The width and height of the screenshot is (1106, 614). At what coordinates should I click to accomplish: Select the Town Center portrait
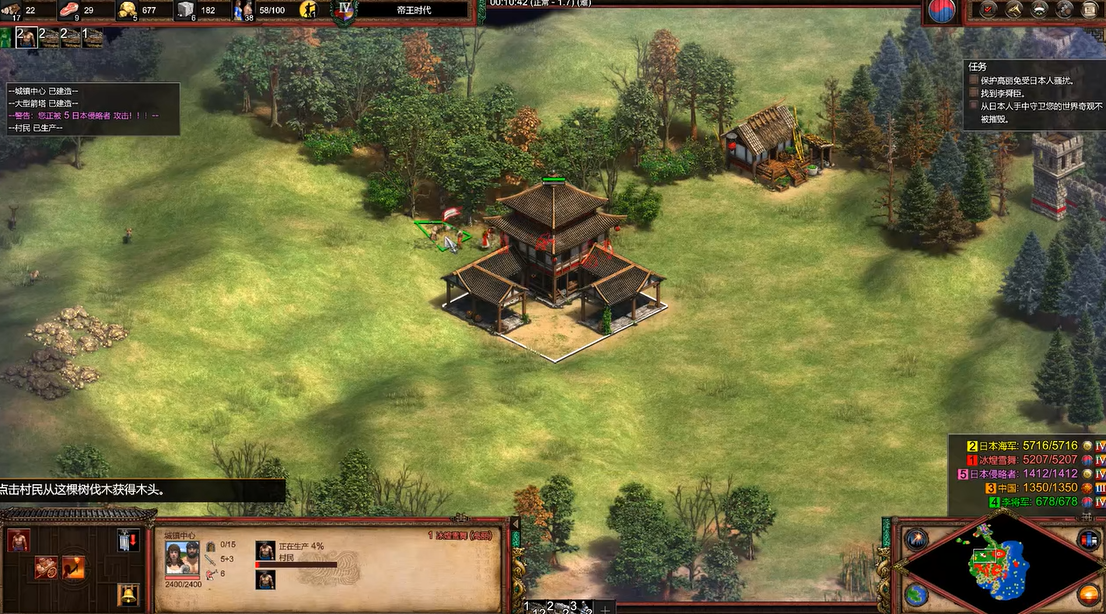coord(182,558)
